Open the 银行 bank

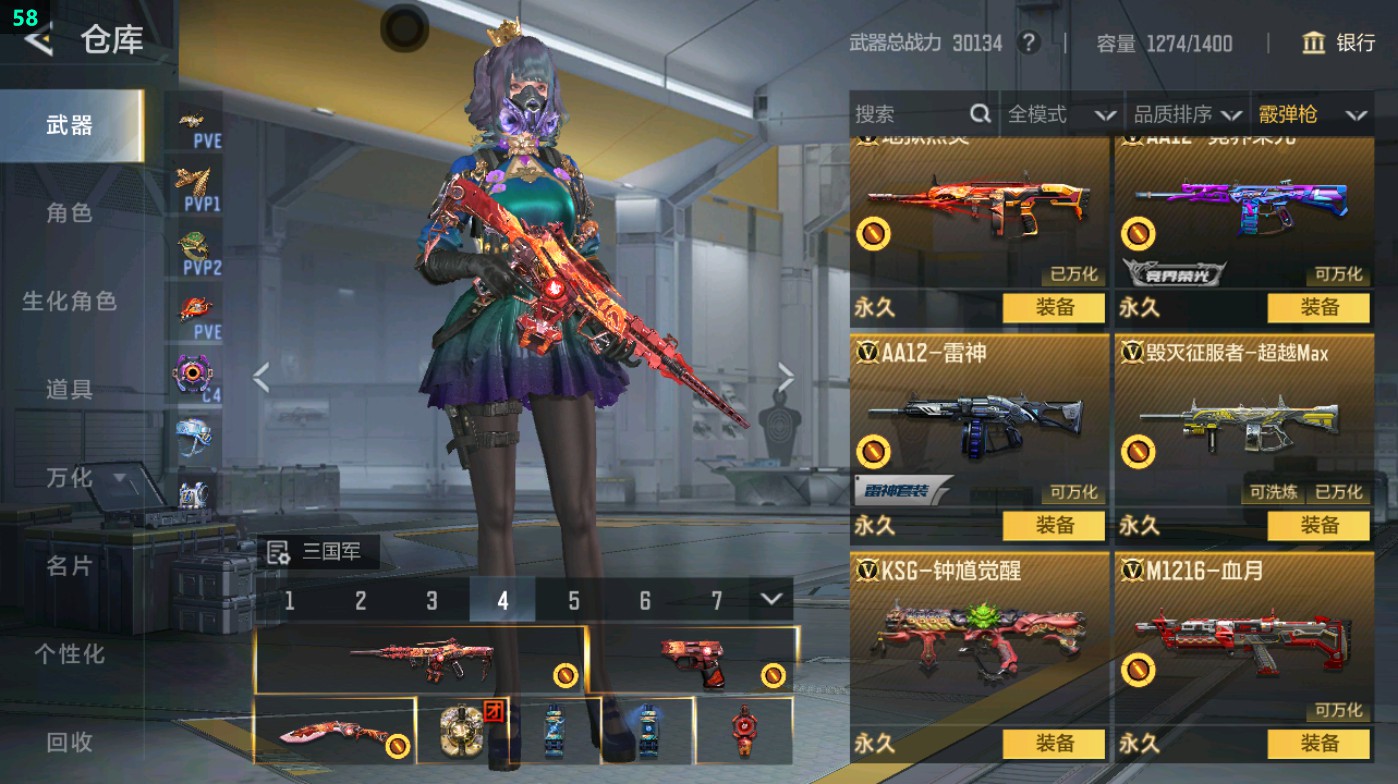(x=1339, y=43)
